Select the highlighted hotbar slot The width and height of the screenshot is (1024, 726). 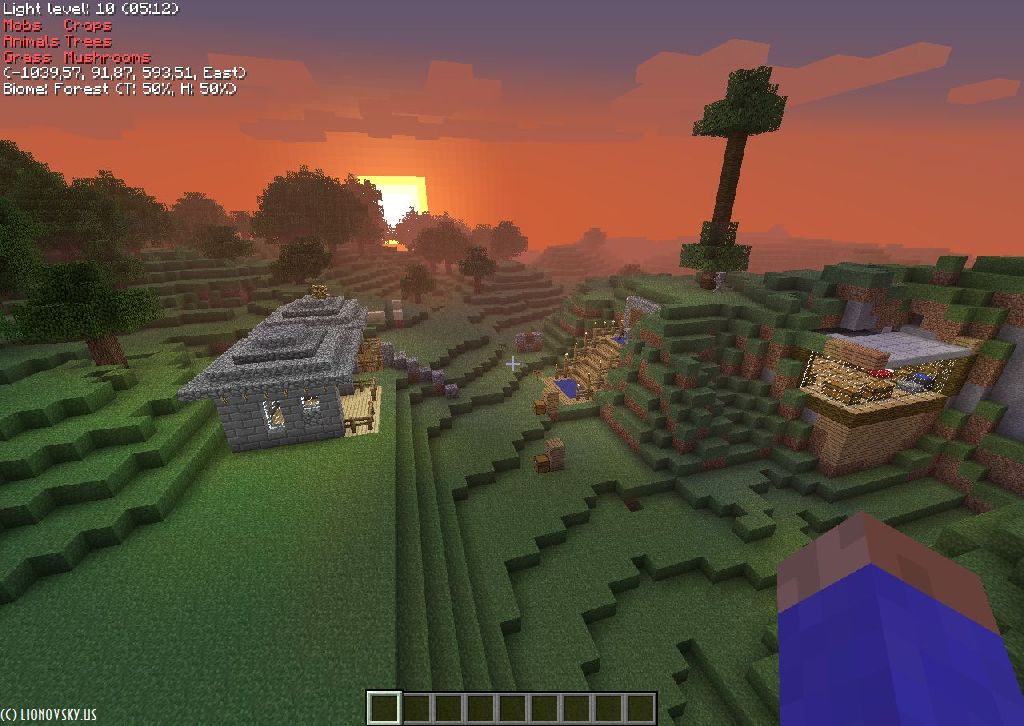pyautogui.click(x=384, y=708)
